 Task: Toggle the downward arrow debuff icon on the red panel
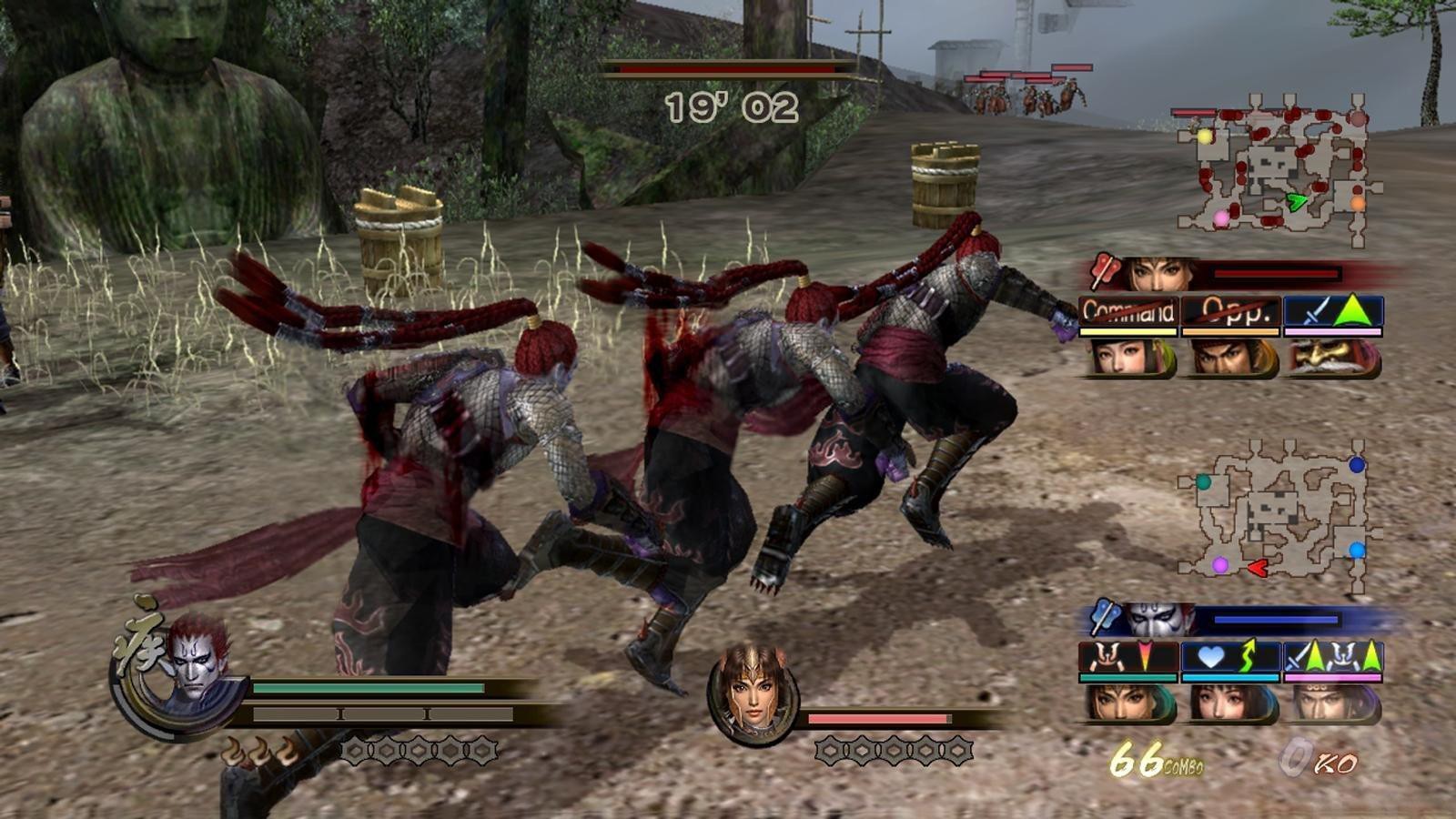1145,653
